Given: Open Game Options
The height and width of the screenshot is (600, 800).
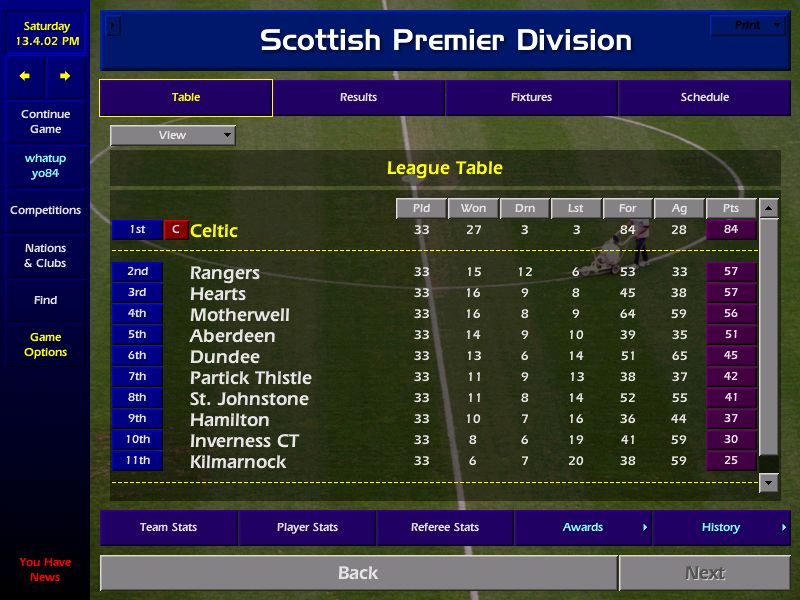Looking at the screenshot, I should pyautogui.click(x=45, y=345).
